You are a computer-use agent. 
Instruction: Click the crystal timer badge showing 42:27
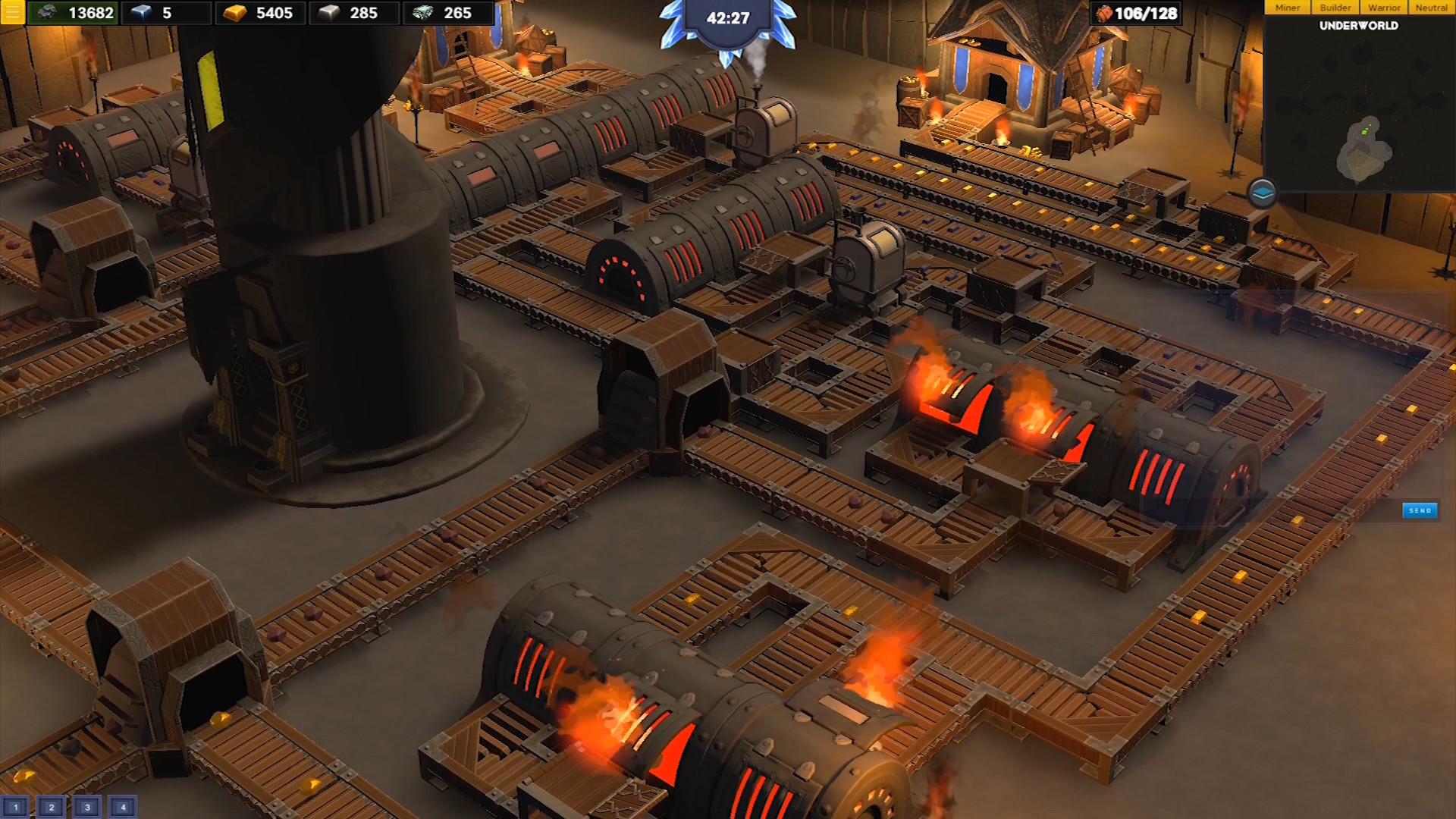click(728, 18)
